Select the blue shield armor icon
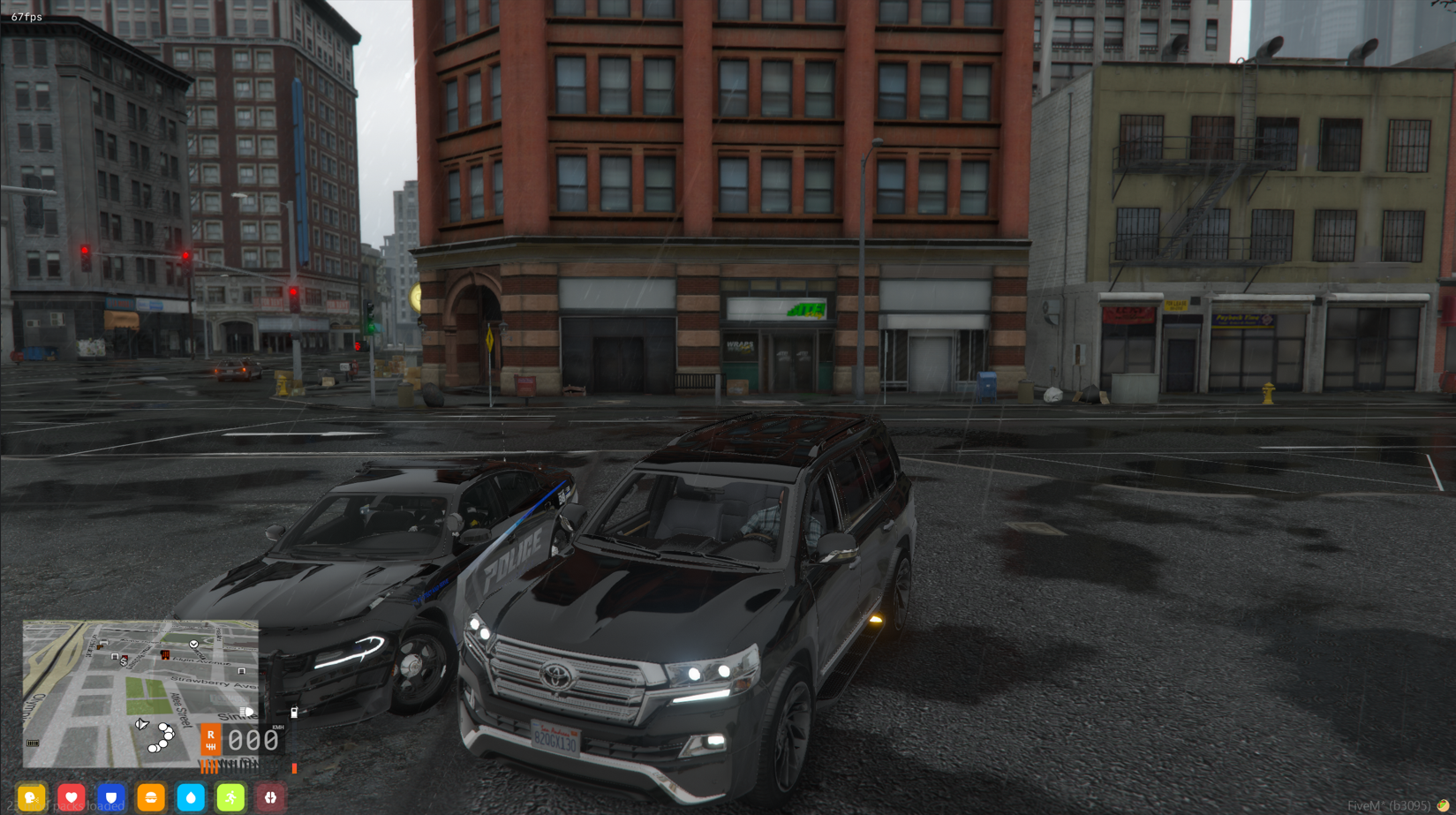Viewport: 1456px width, 815px height. (x=111, y=797)
